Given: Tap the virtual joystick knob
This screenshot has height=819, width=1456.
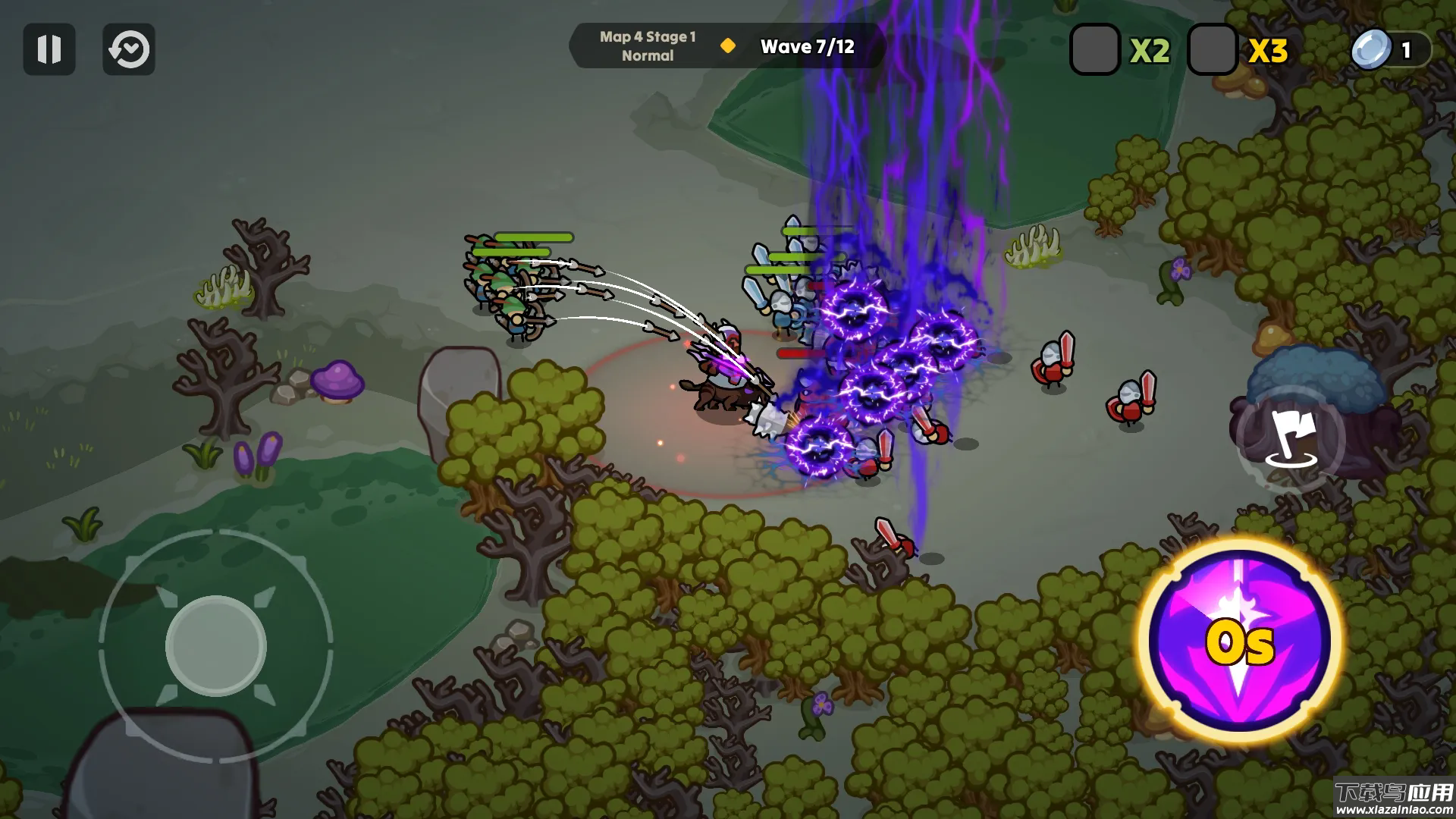Looking at the screenshot, I should point(216,645).
